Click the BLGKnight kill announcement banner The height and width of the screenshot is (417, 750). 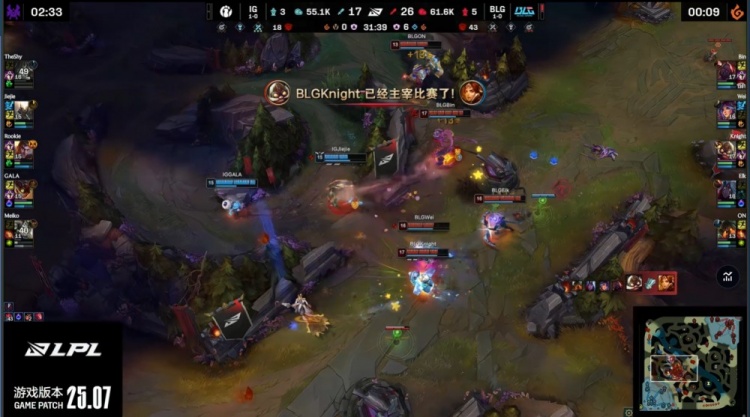(374, 93)
